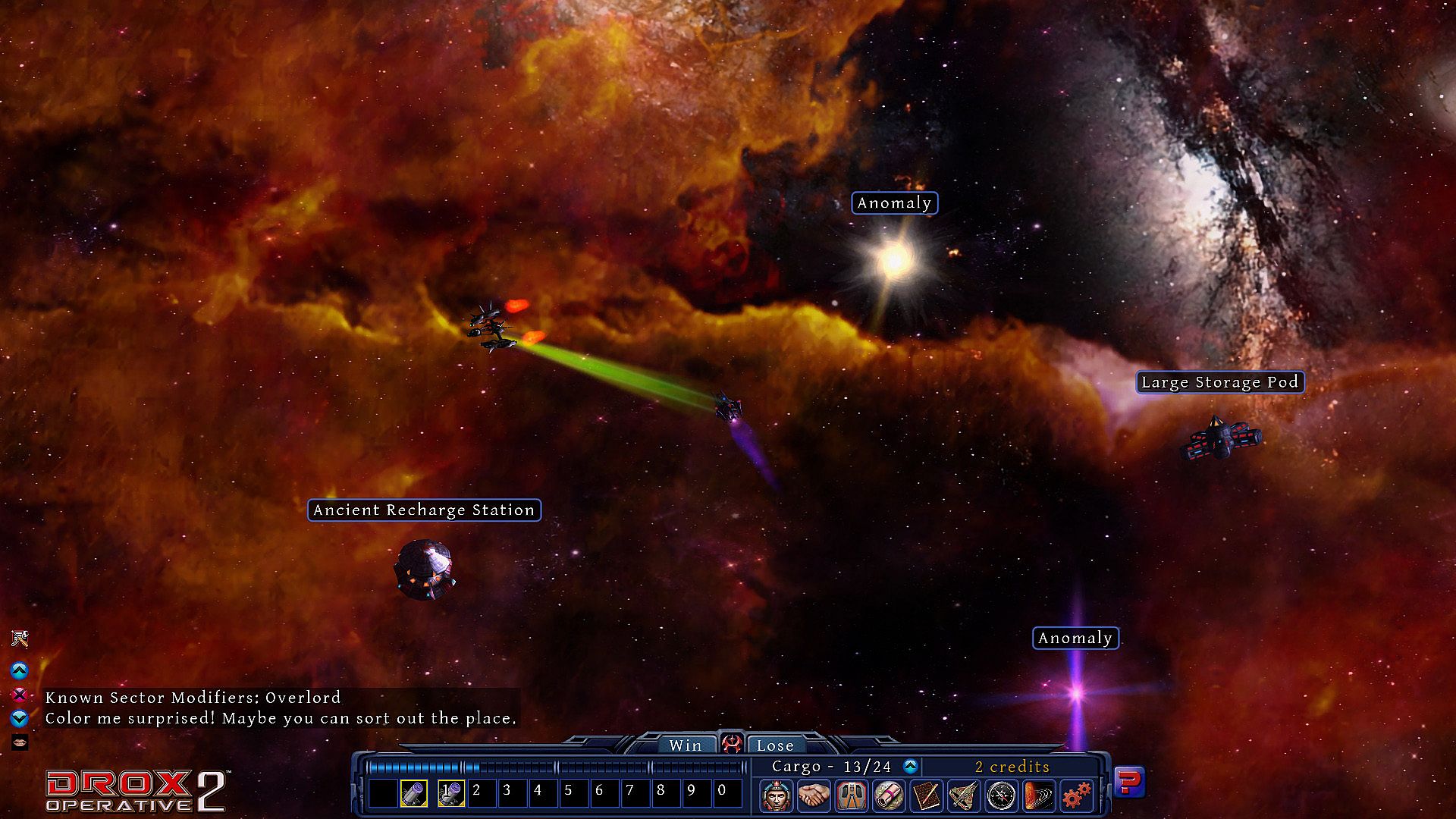The height and width of the screenshot is (819, 1456).
Task: Click the starfighter ship icon
Action: (964, 795)
